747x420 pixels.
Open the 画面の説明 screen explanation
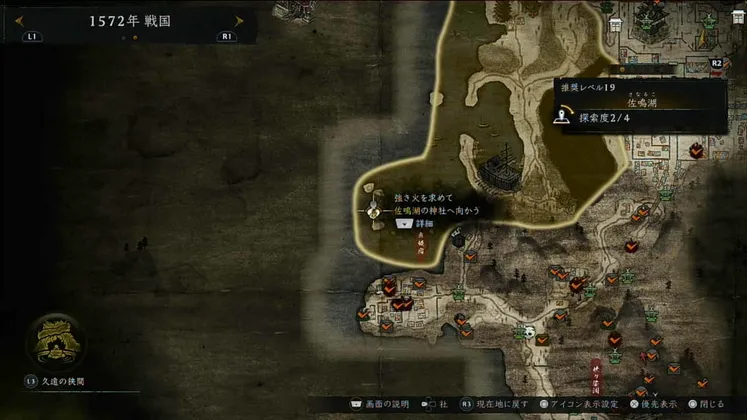[x=385, y=406]
